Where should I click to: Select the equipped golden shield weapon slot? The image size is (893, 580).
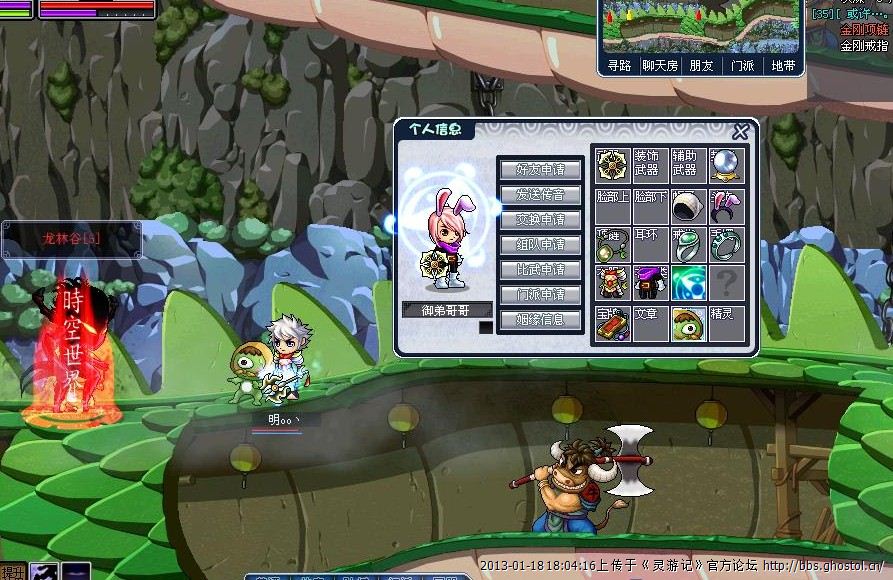(x=612, y=166)
